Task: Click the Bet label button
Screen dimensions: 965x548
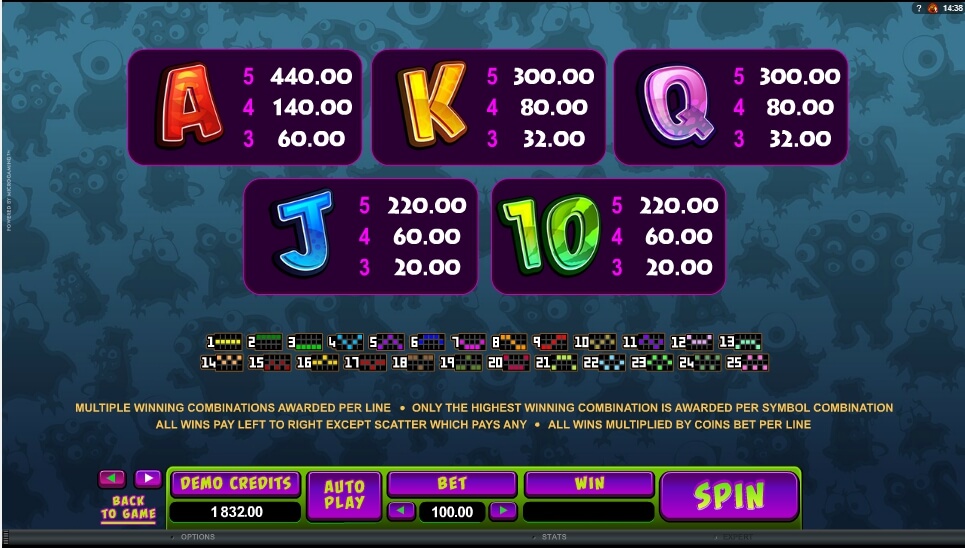Action: point(452,484)
